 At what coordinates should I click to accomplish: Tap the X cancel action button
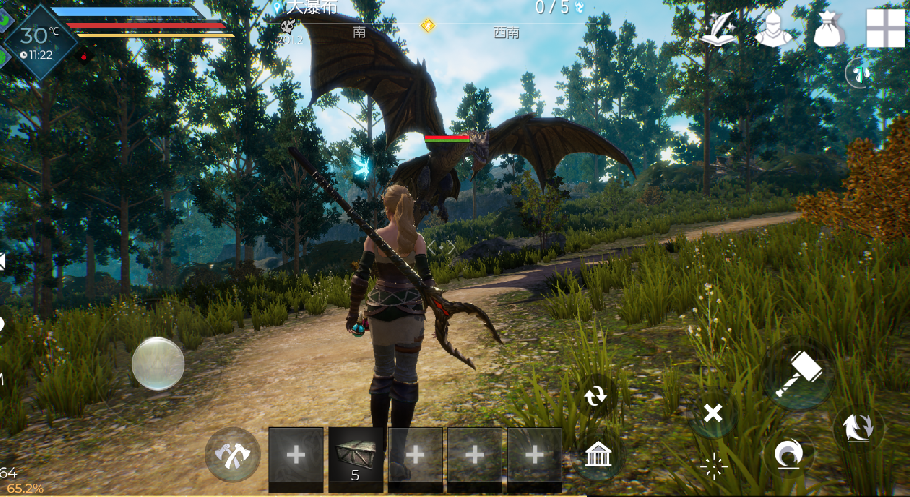(712, 412)
